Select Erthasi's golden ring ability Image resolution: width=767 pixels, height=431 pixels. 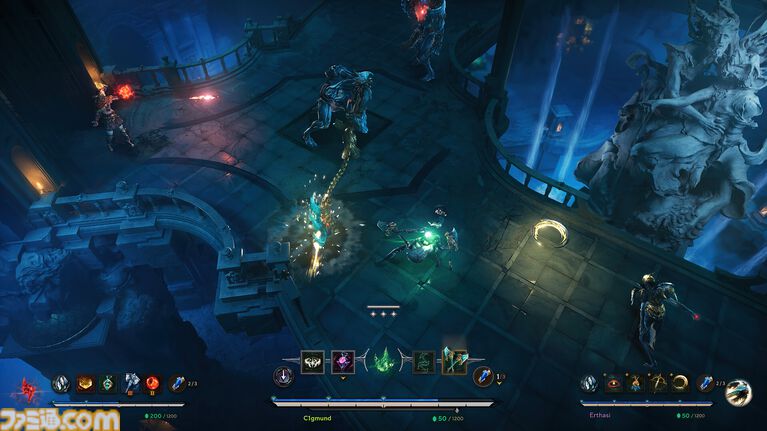coord(680,382)
